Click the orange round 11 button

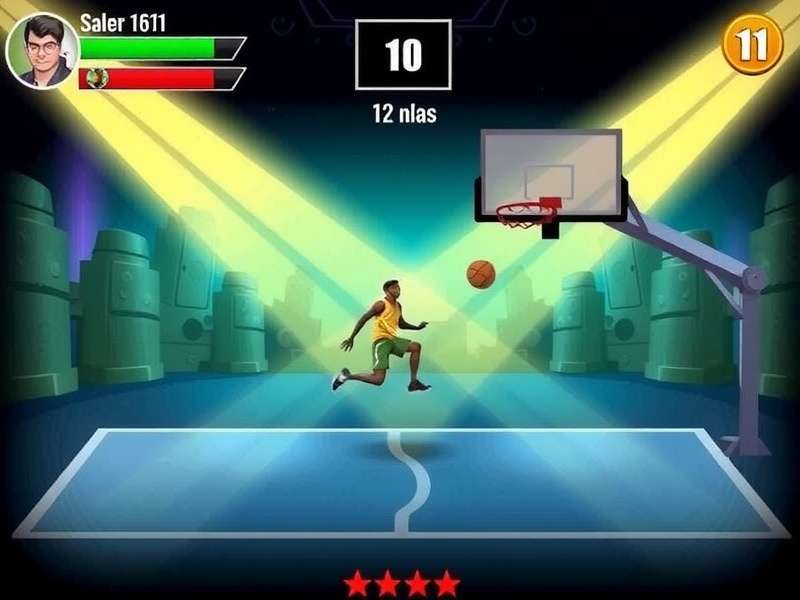pyautogui.click(x=752, y=44)
